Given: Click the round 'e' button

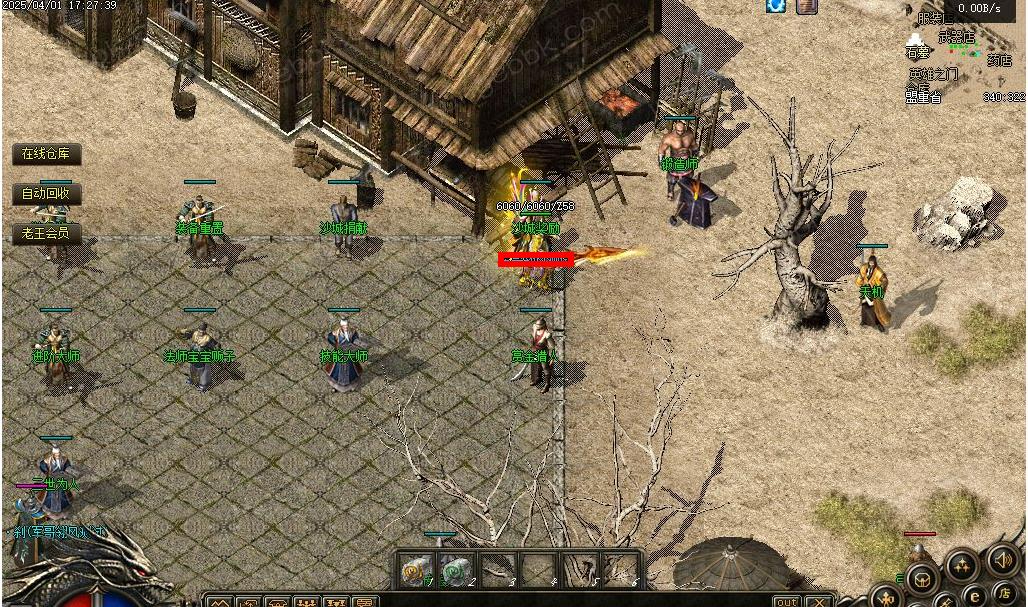Looking at the screenshot, I should pos(973,597).
